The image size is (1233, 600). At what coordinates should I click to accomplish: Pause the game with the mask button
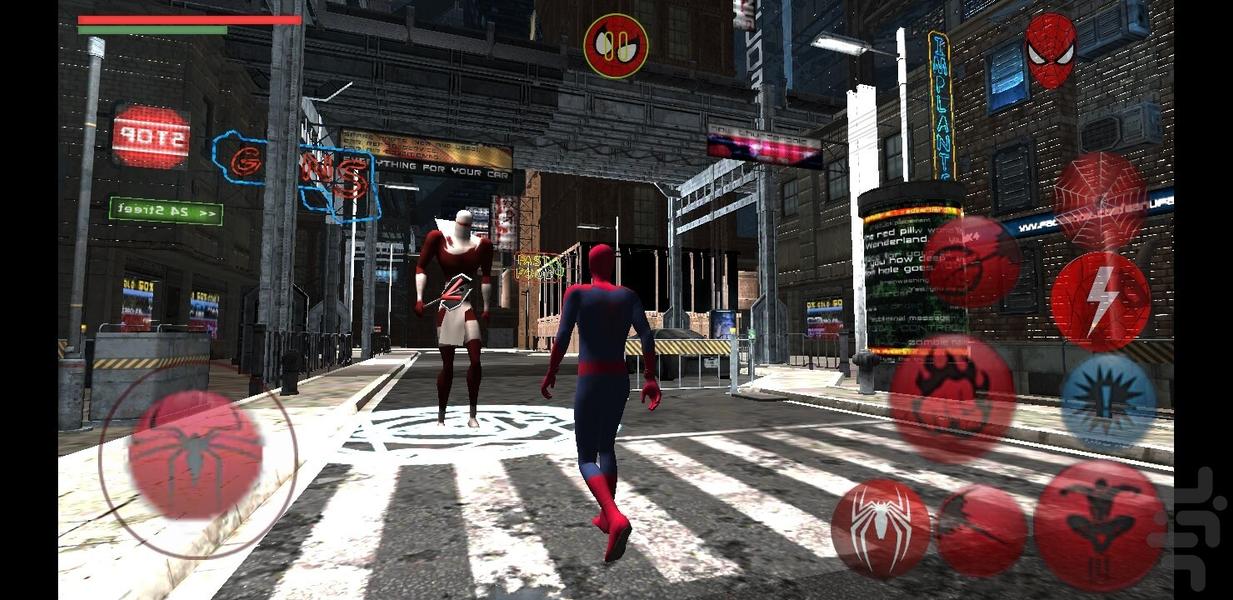click(x=615, y=45)
